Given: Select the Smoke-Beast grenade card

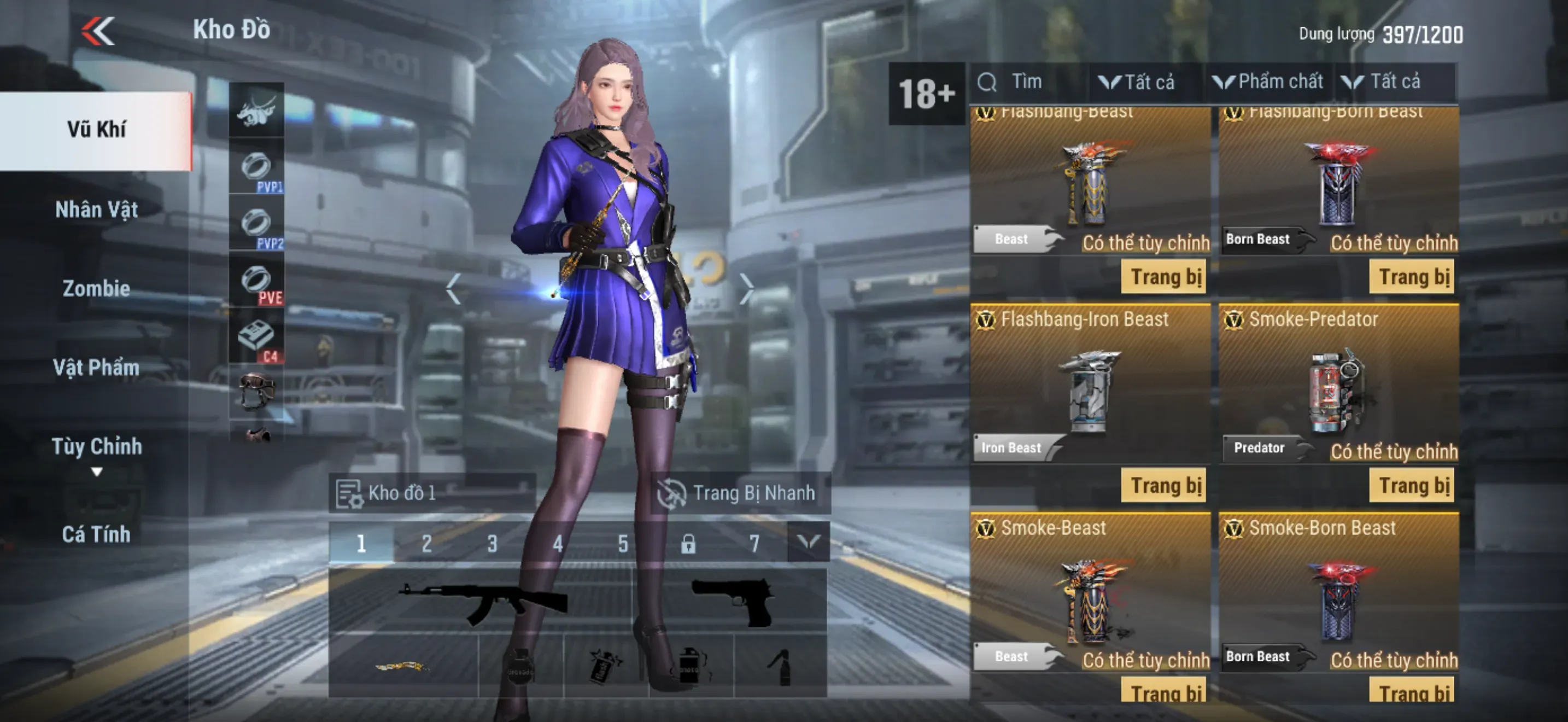Looking at the screenshot, I should point(1091,597).
